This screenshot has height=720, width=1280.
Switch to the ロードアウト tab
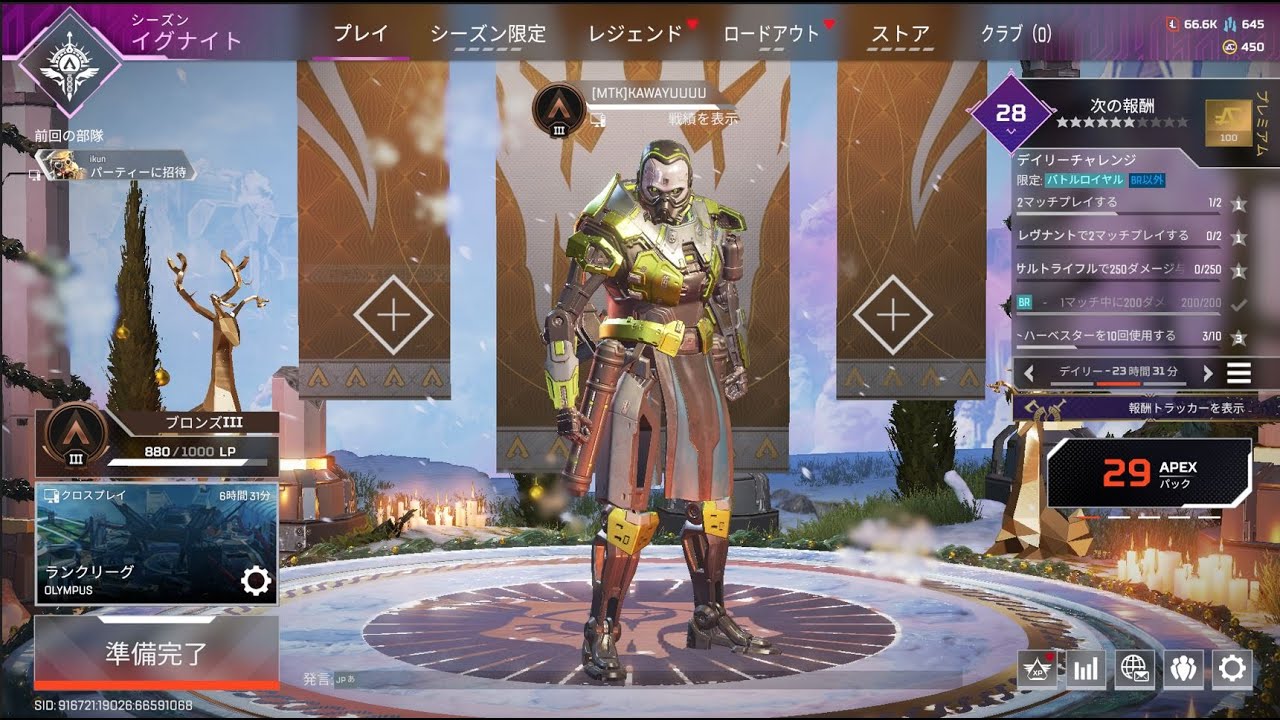pyautogui.click(x=769, y=32)
